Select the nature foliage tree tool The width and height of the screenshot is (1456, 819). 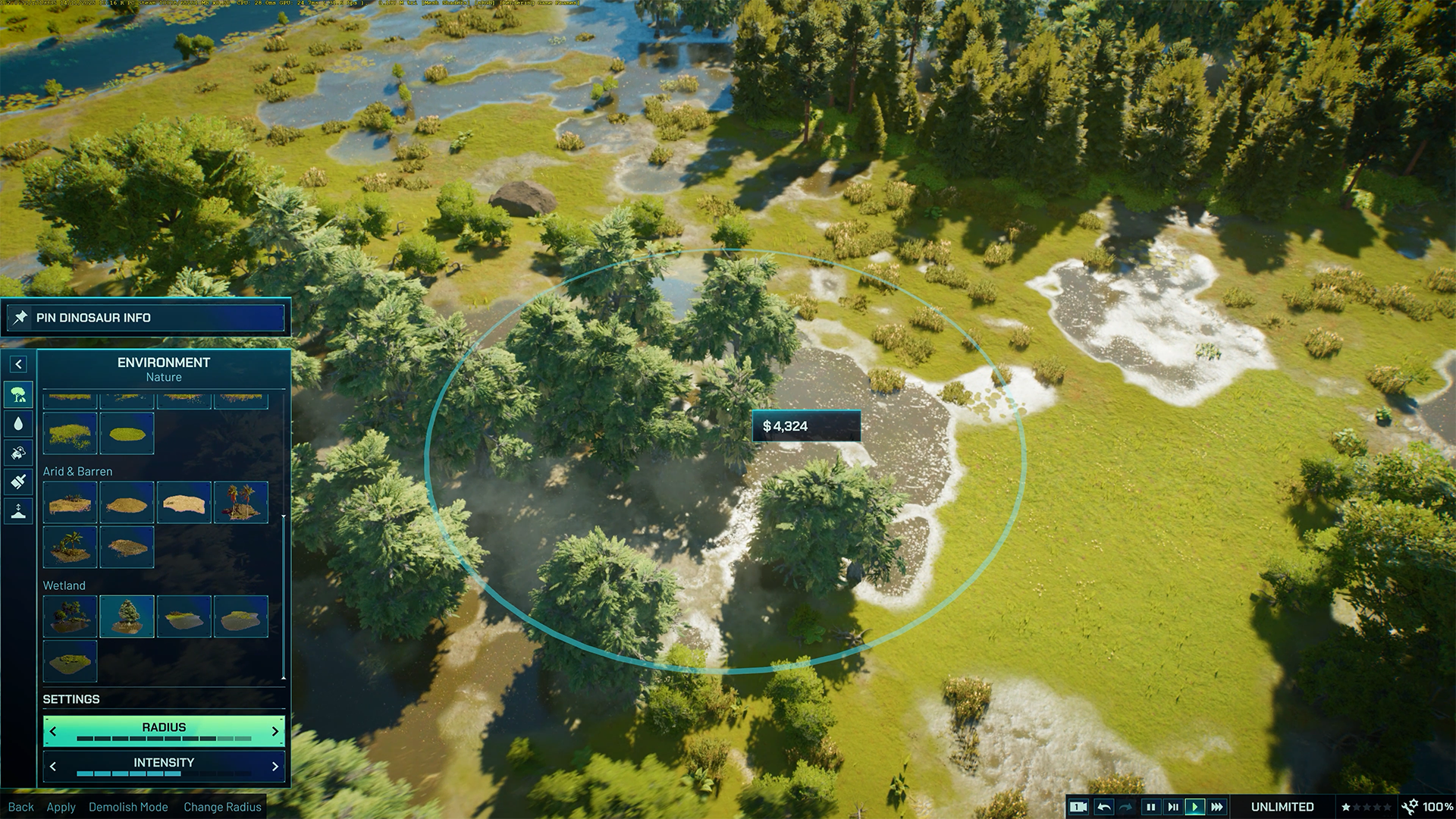[x=17, y=394]
